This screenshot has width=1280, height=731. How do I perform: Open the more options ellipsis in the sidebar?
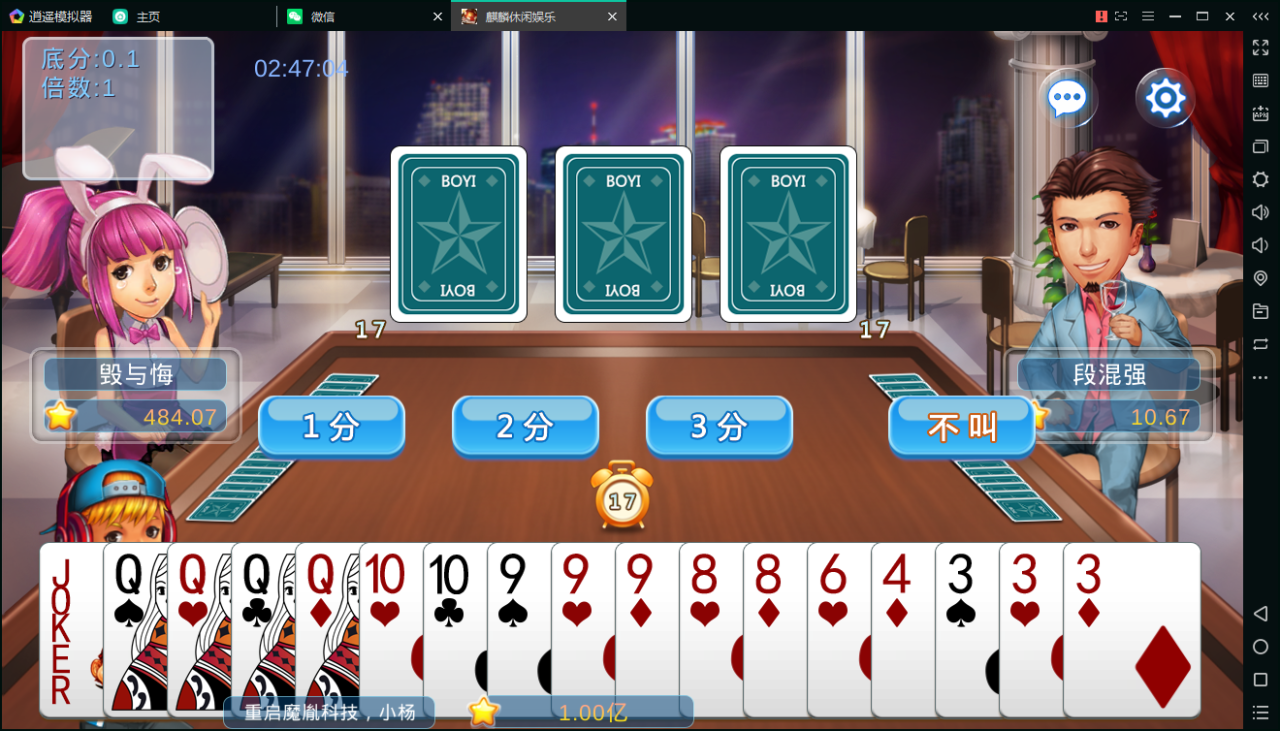(1260, 377)
